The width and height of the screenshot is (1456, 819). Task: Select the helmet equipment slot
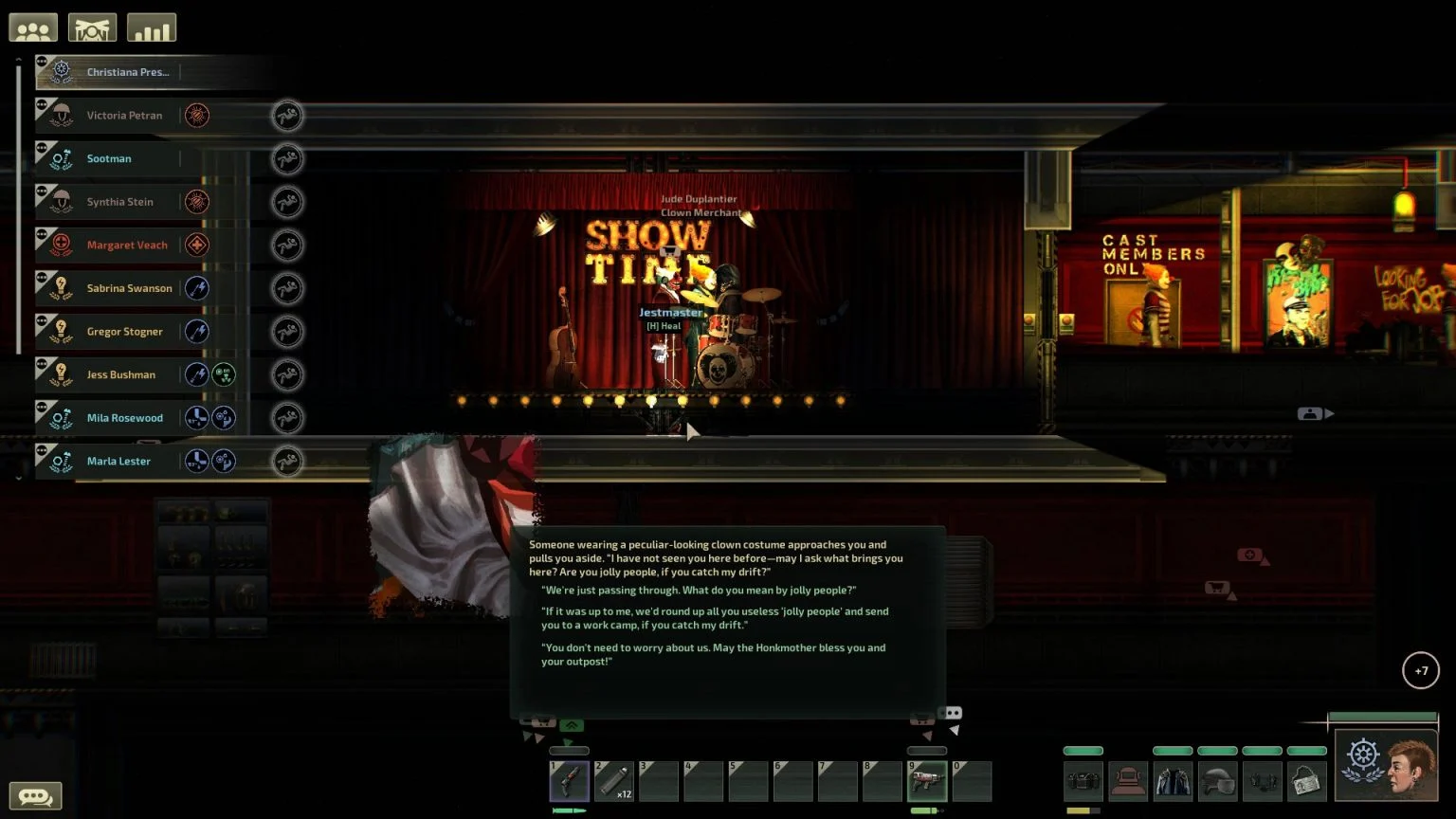click(x=1217, y=782)
